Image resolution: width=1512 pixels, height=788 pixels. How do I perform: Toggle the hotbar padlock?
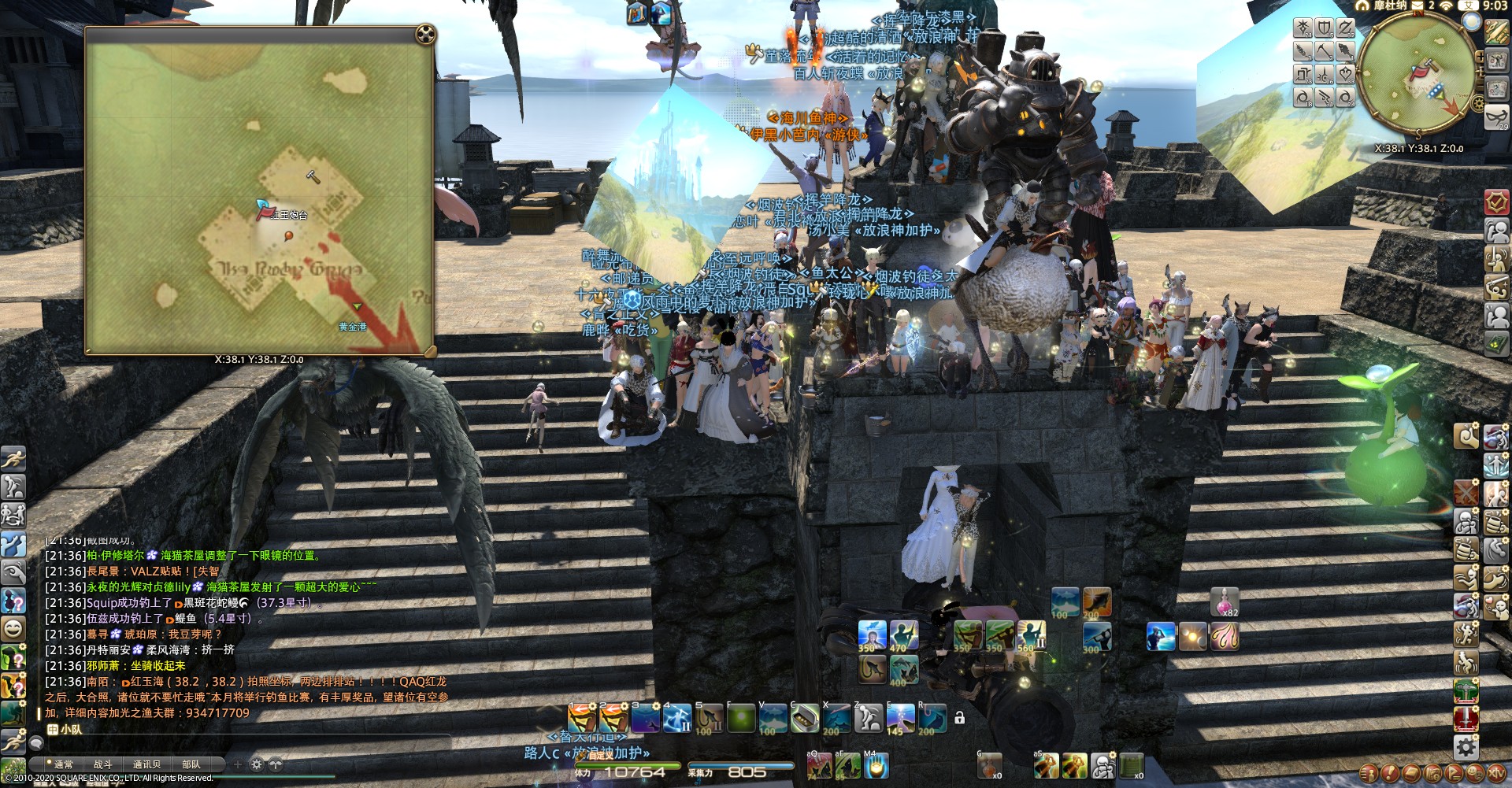click(959, 718)
